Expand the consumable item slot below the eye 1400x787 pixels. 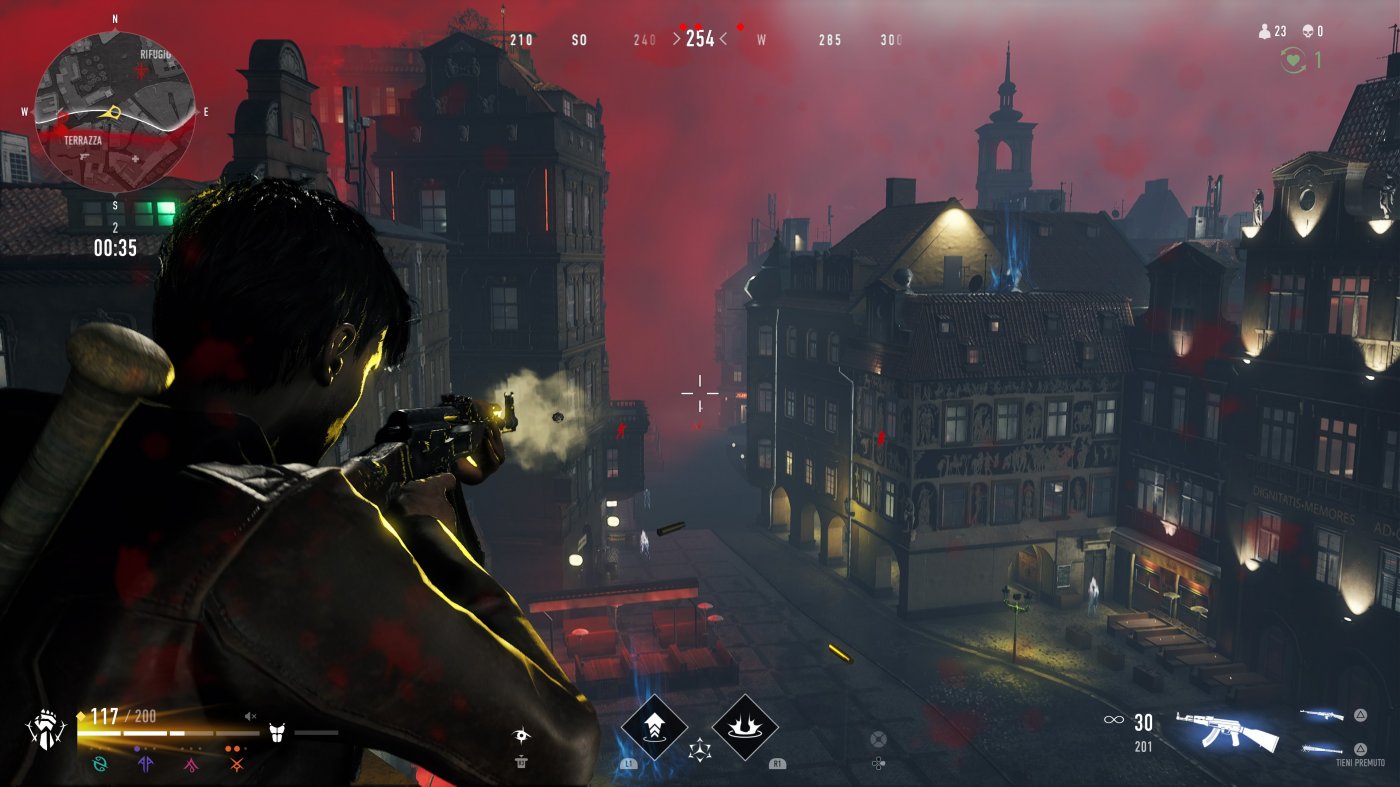pyautogui.click(x=519, y=760)
